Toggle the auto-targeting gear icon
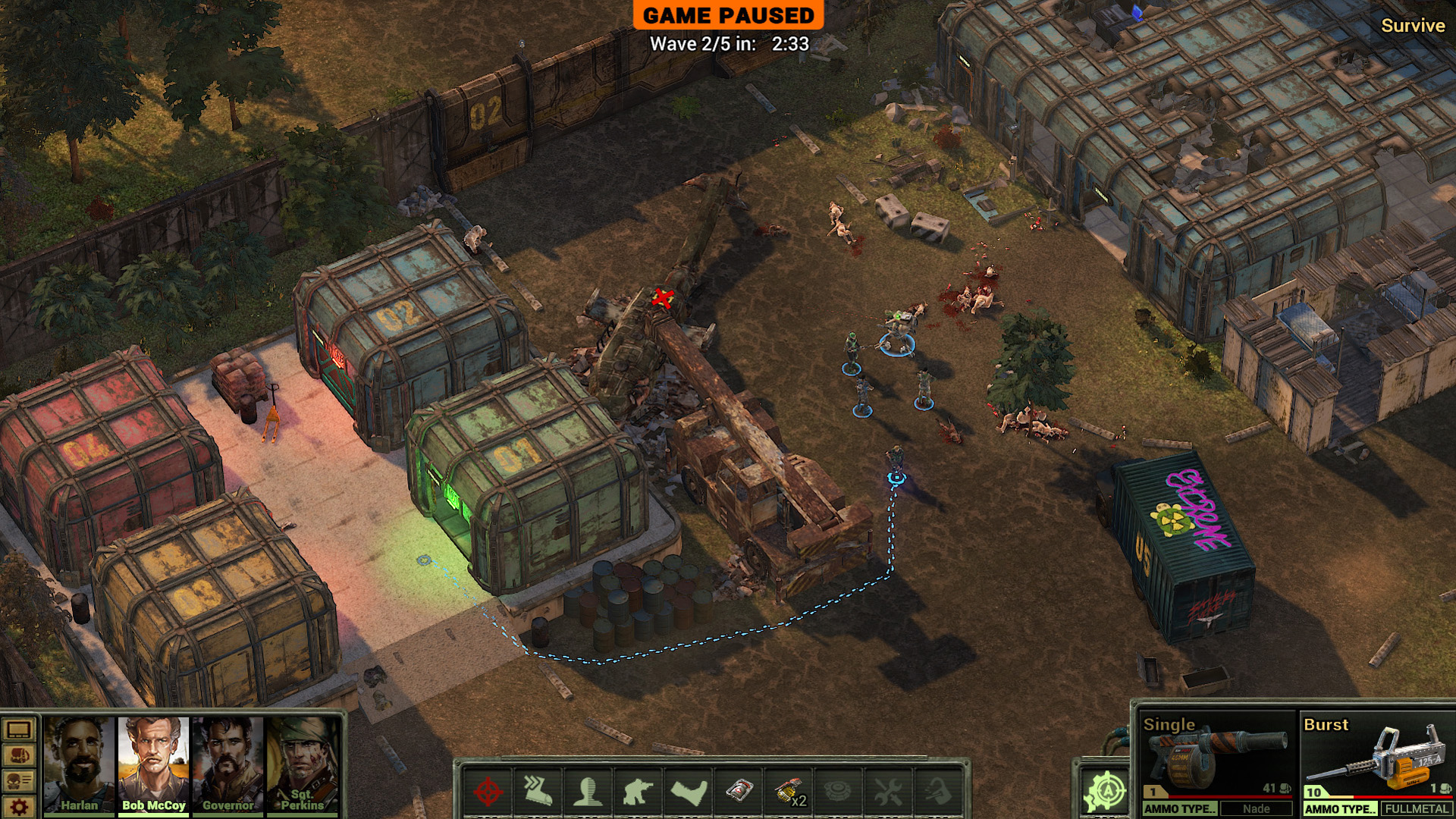Viewport: 1456px width, 819px height. (x=1105, y=791)
